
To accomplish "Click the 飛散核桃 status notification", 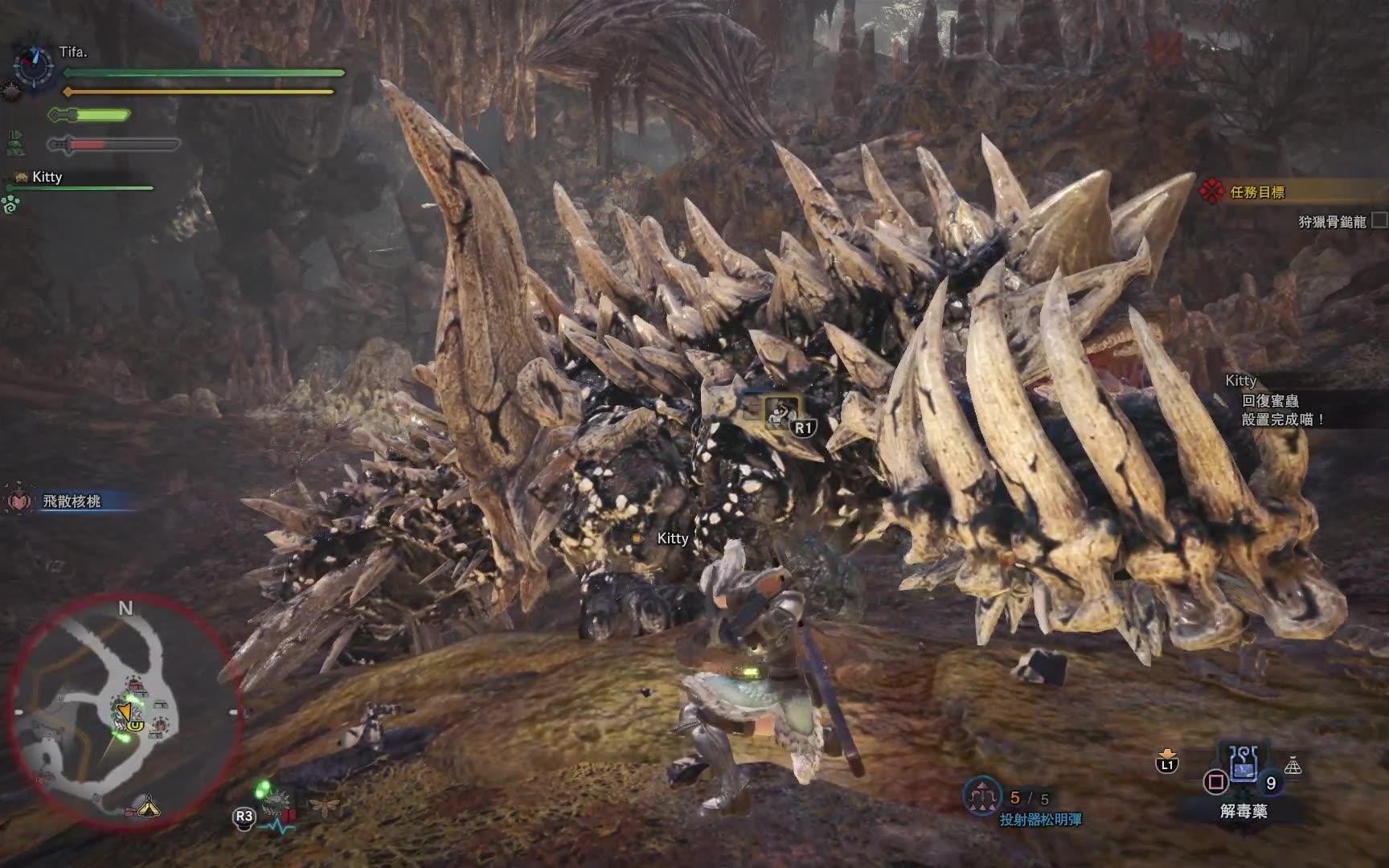I will [72, 502].
